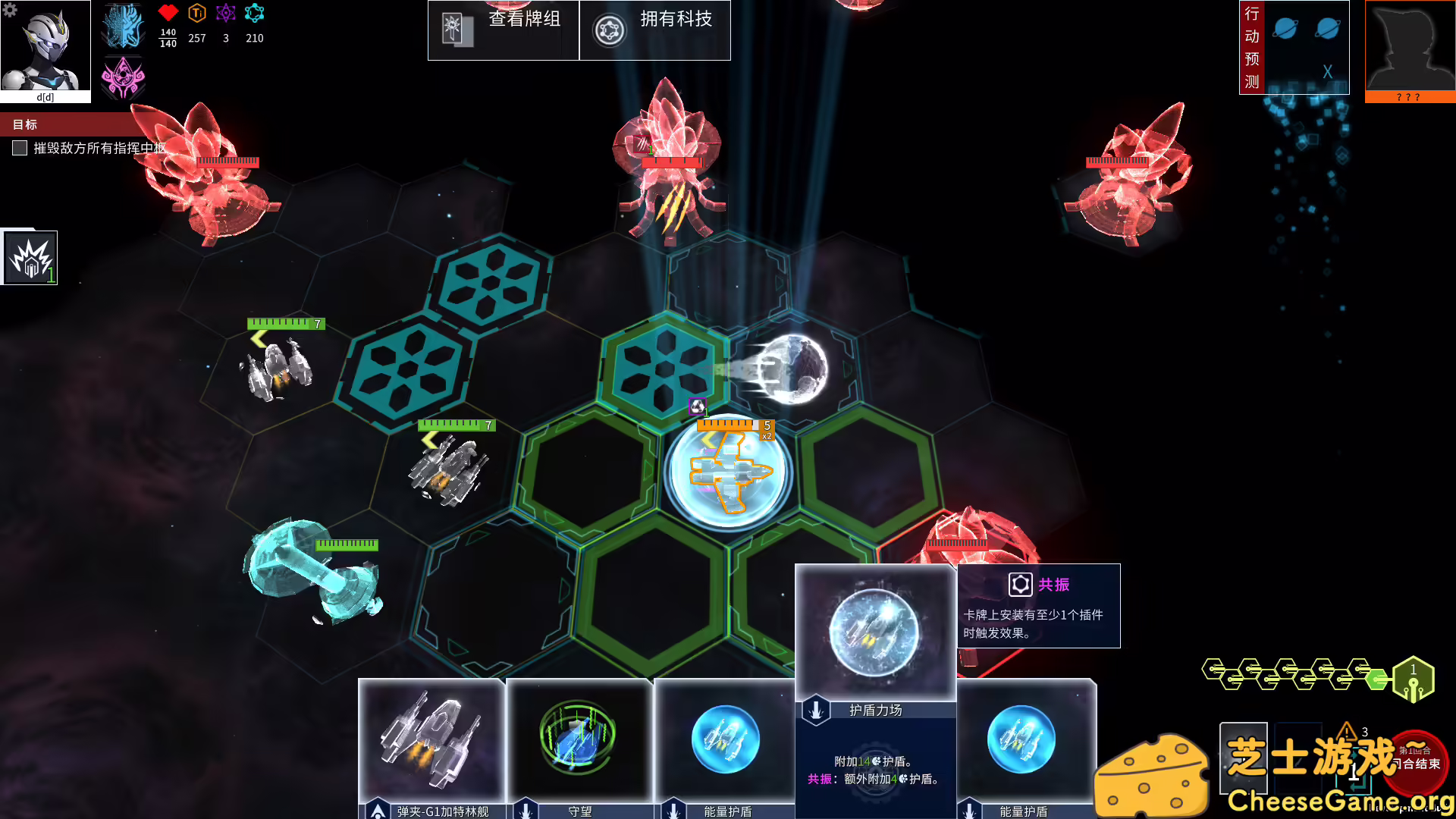Click the Ti titanium resource icon
1456x819 pixels.
(196, 13)
